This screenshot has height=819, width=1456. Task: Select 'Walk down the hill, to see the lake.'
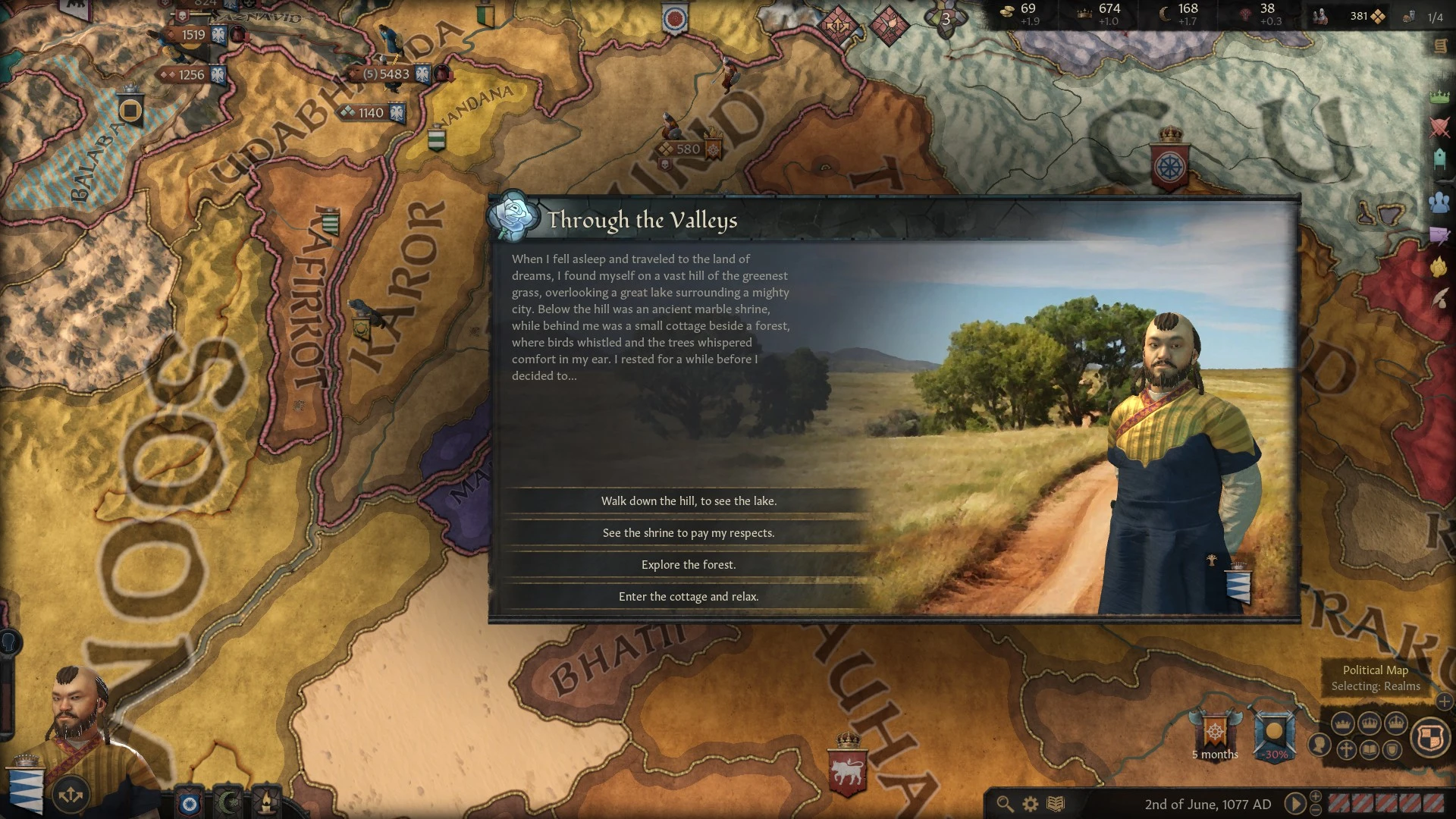(x=689, y=500)
